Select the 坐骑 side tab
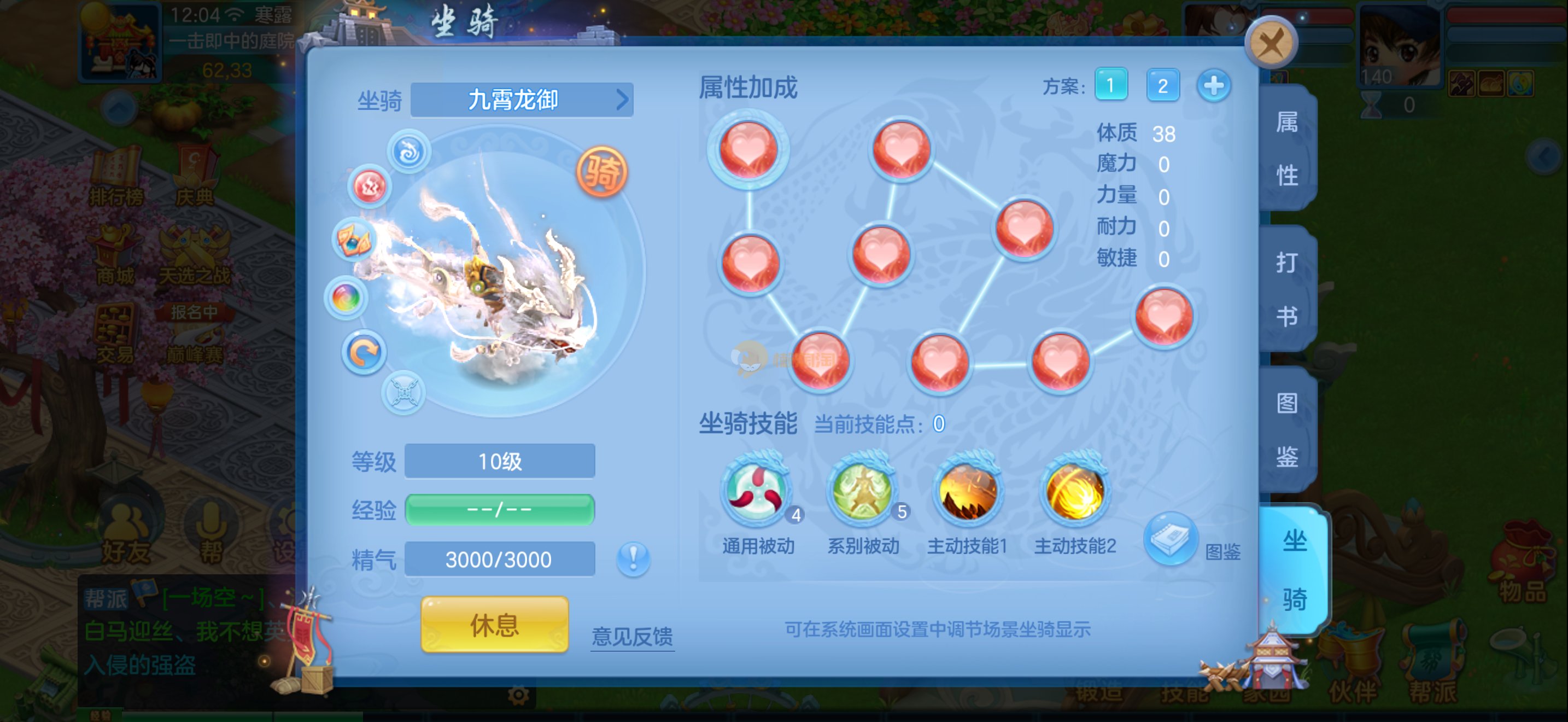This screenshot has width=1568, height=722. 1294,569
